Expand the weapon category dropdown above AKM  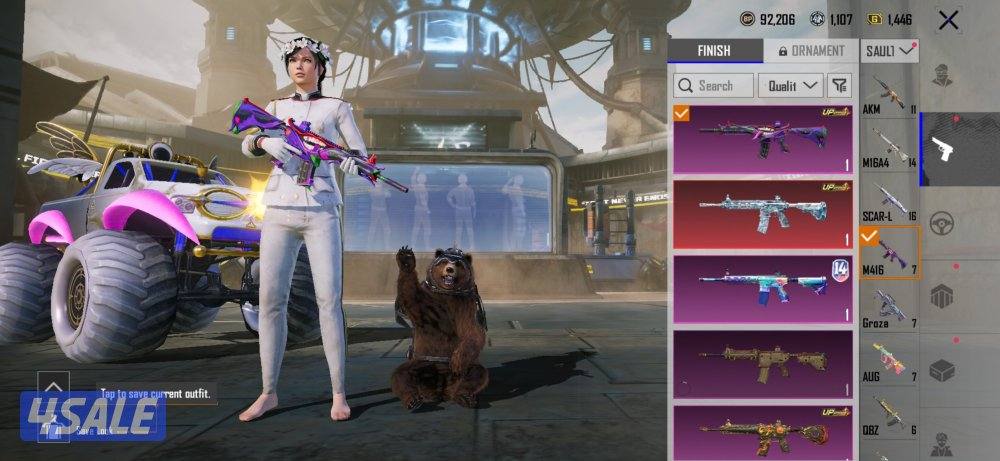pos(889,50)
